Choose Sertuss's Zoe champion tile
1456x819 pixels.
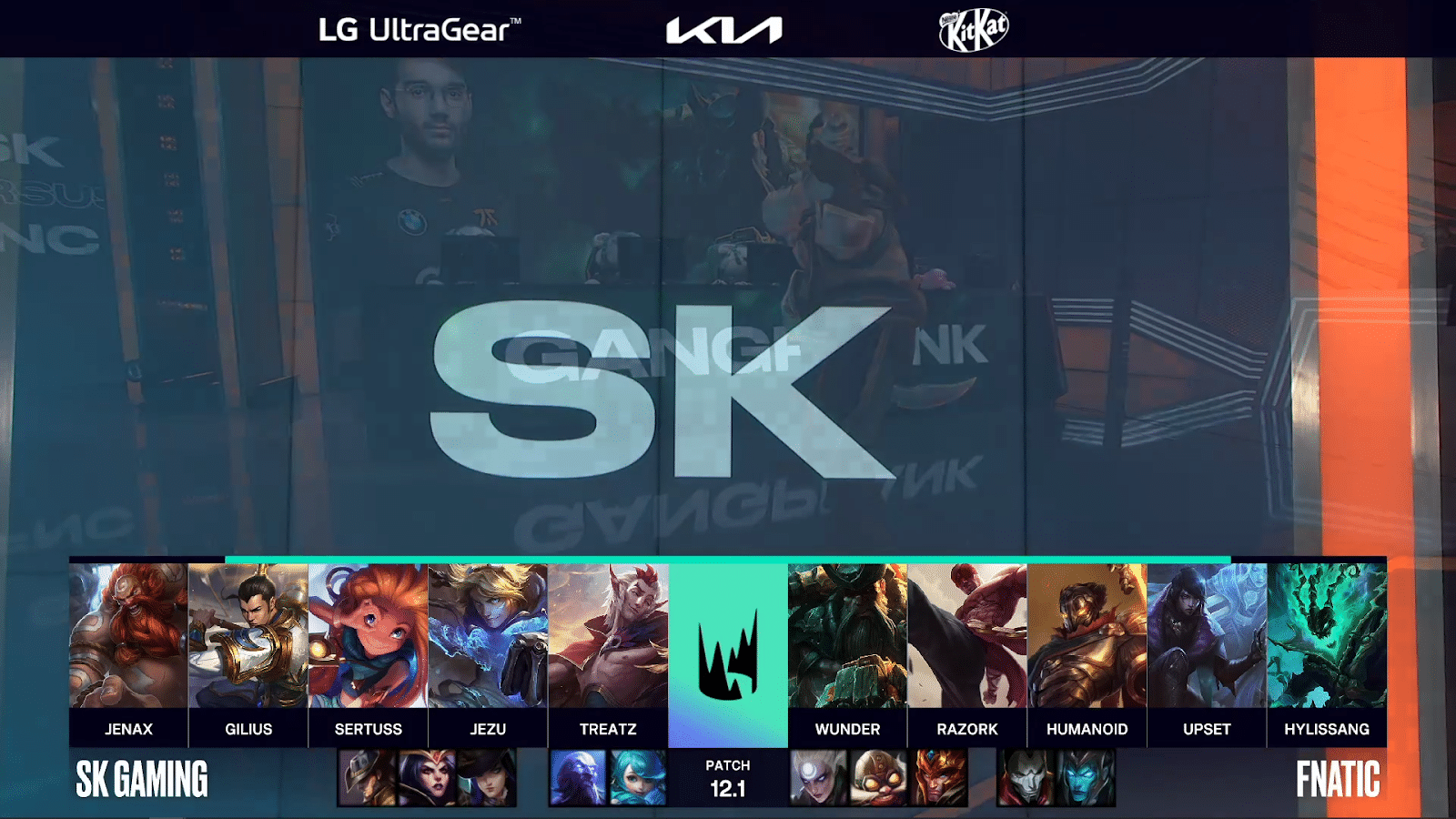coord(368,635)
